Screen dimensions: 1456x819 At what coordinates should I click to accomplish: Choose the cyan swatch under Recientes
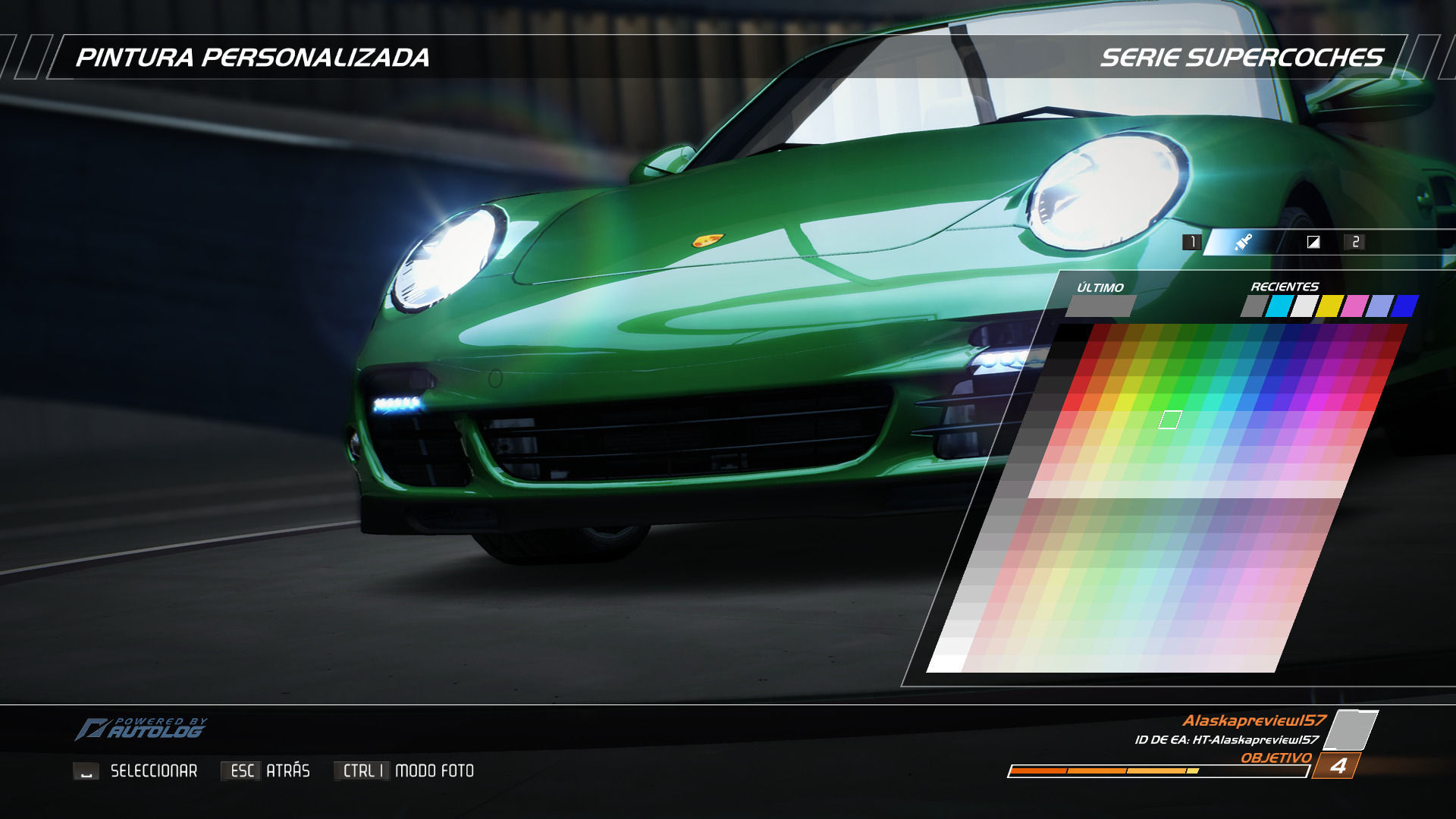coord(1279,306)
